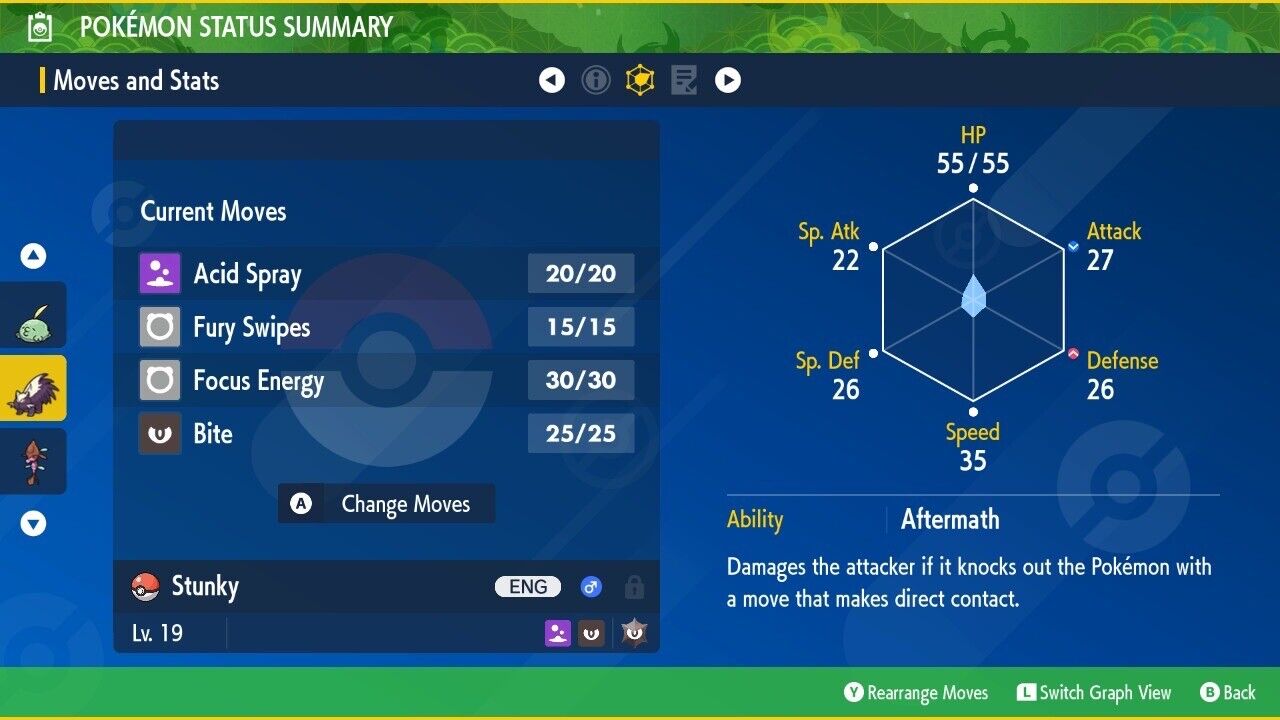Select the bottom party Pokémon thumbnail
1280x720 pixels.
point(33,461)
